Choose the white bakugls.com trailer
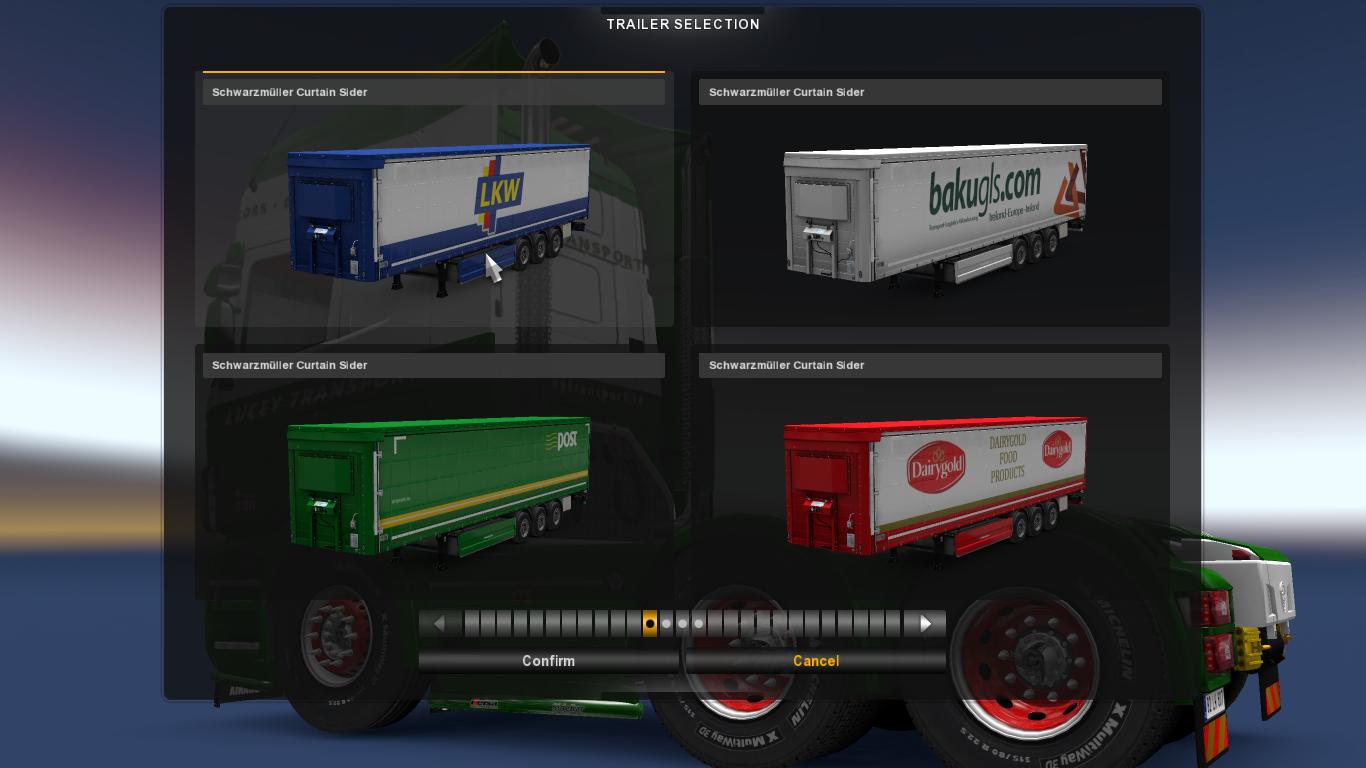The width and height of the screenshot is (1366, 768). 934,215
